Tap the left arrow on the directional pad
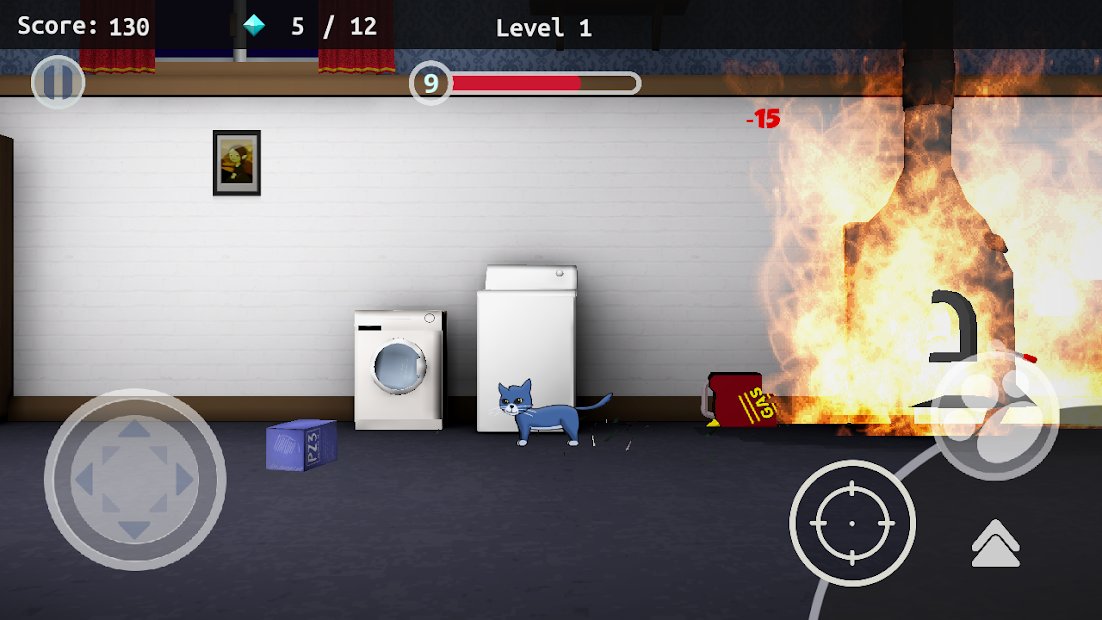The width and height of the screenshot is (1102, 620). point(85,481)
